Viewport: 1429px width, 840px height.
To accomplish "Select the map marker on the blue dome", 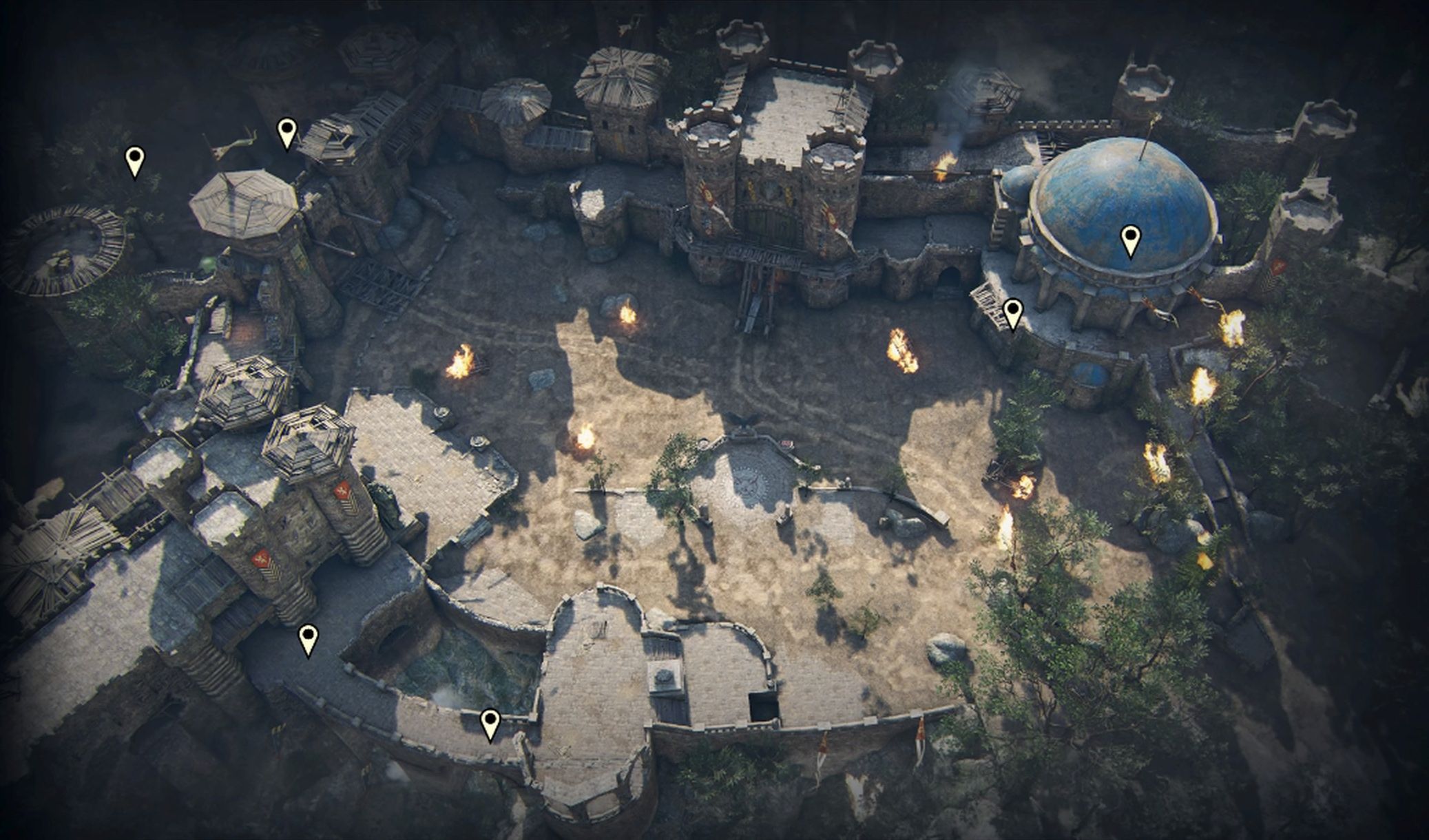I will click(x=1130, y=239).
